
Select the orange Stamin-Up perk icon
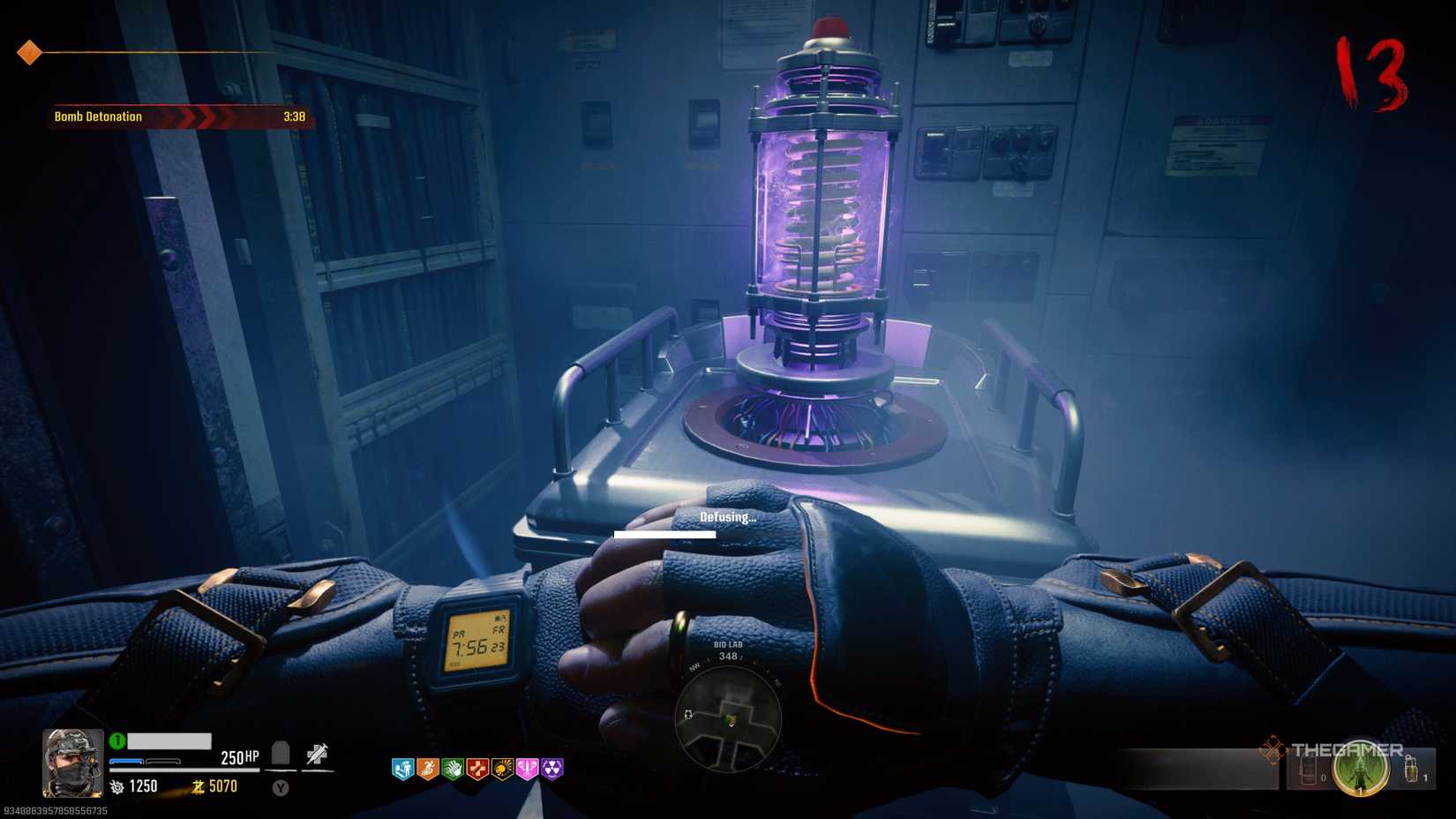pyautogui.click(x=428, y=768)
